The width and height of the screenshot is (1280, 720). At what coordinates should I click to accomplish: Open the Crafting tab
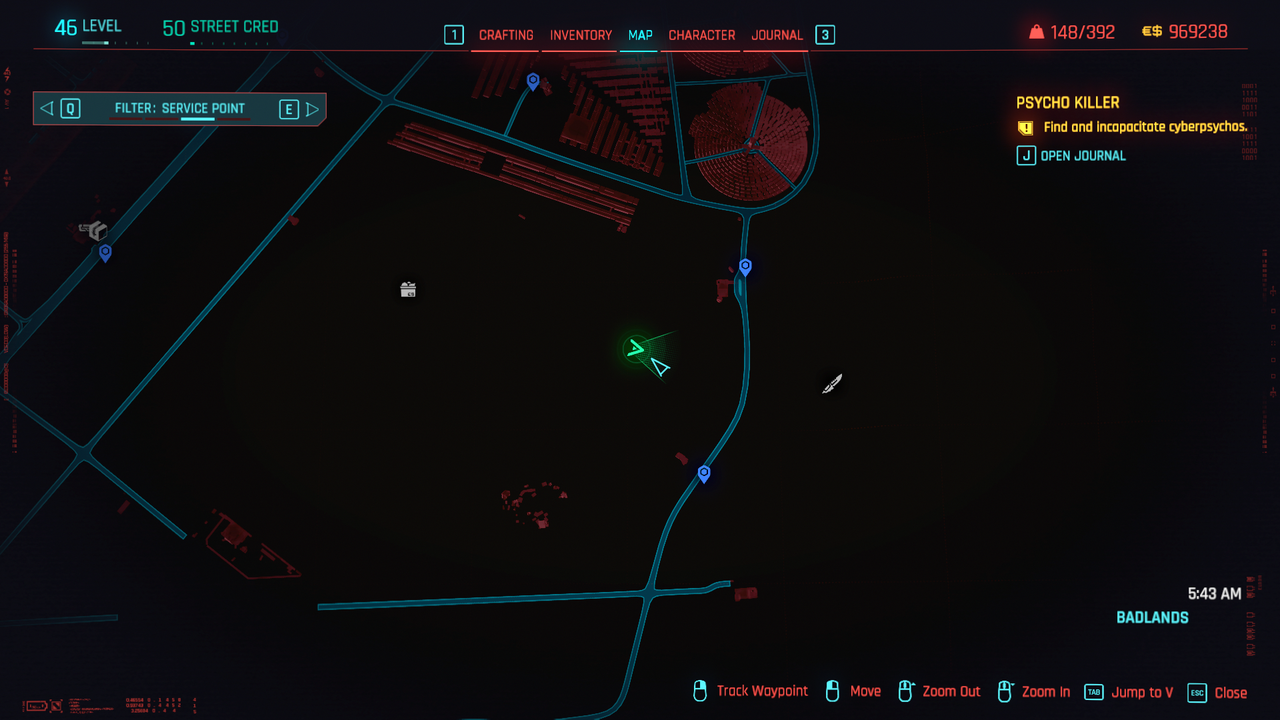pos(506,35)
